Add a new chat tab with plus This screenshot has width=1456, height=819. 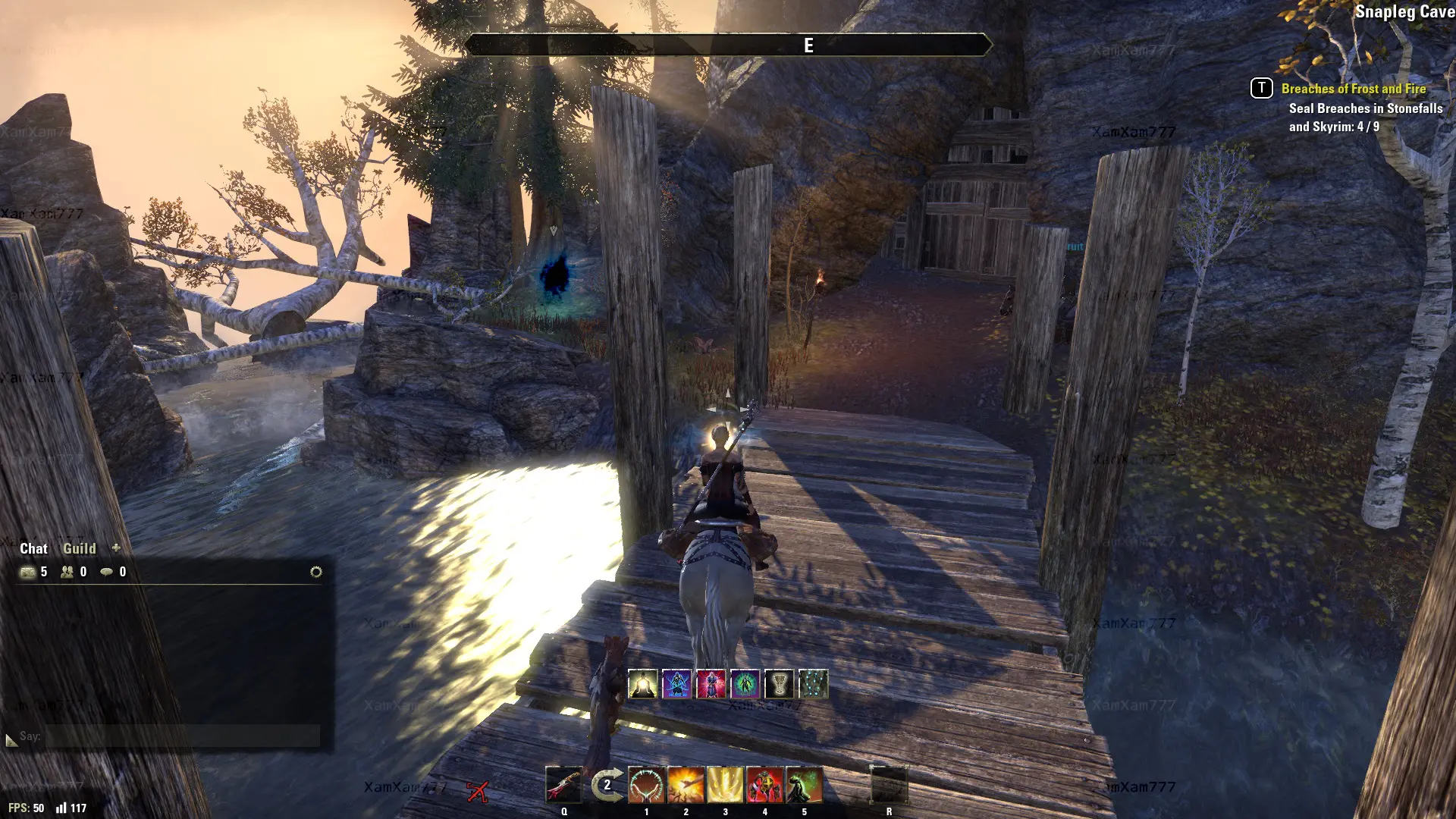116,548
